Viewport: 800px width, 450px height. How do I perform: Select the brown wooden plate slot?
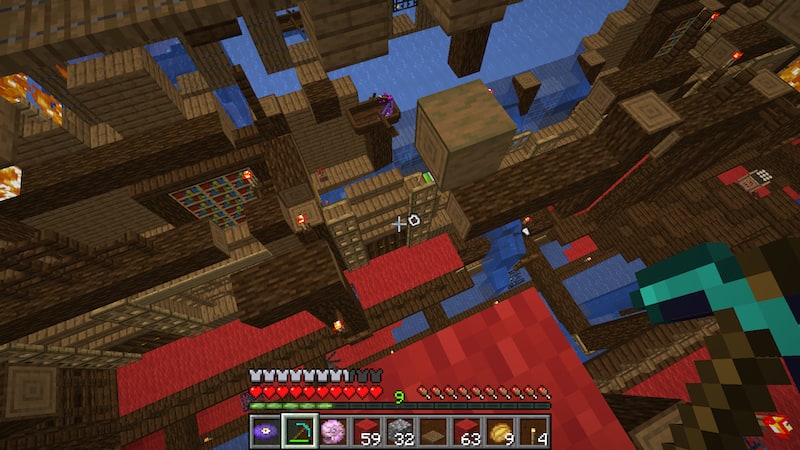pyautogui.click(x=433, y=431)
